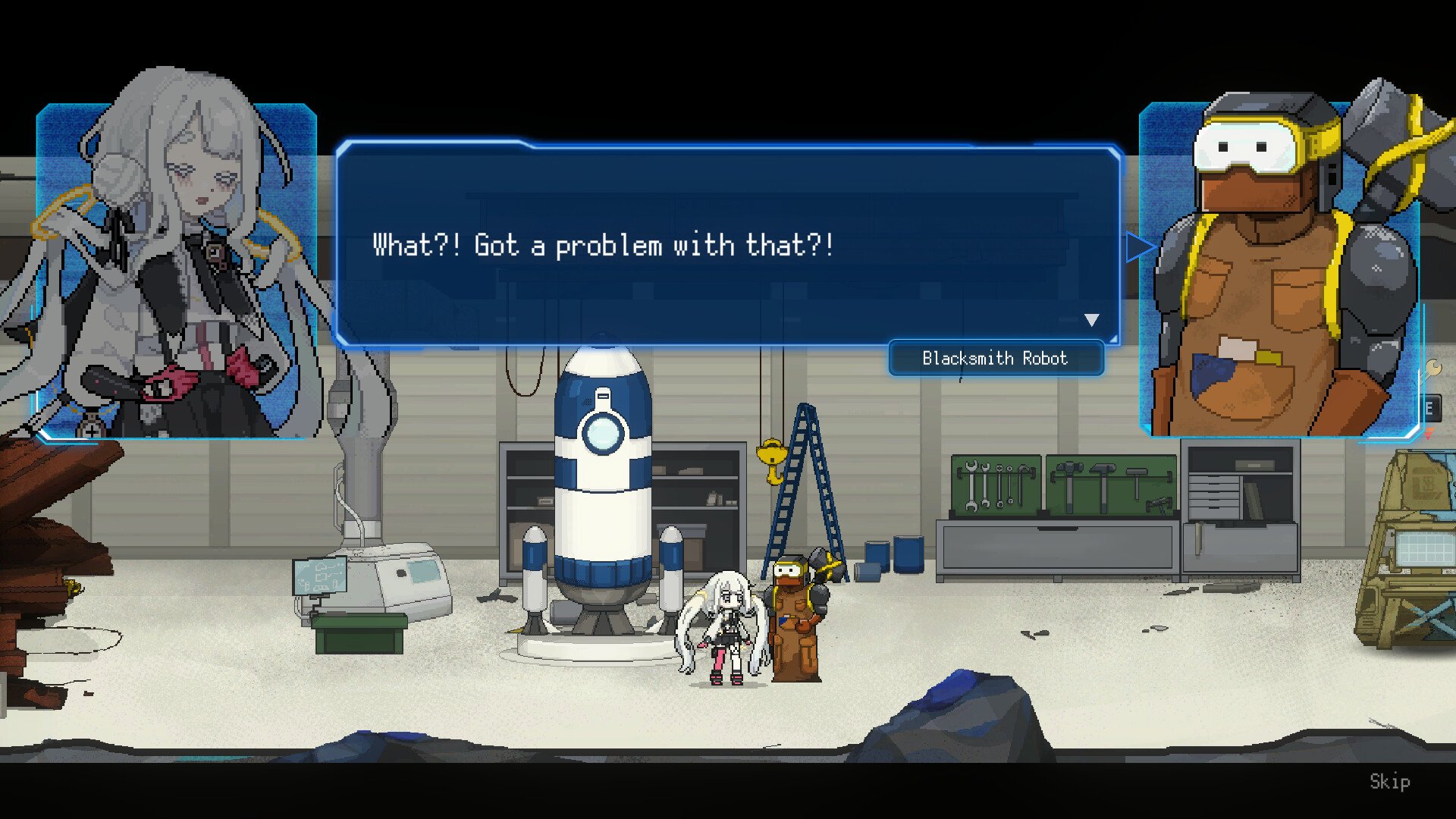Skip the cutscene dialogue
Screen dimensions: 1456x819
(x=1389, y=781)
